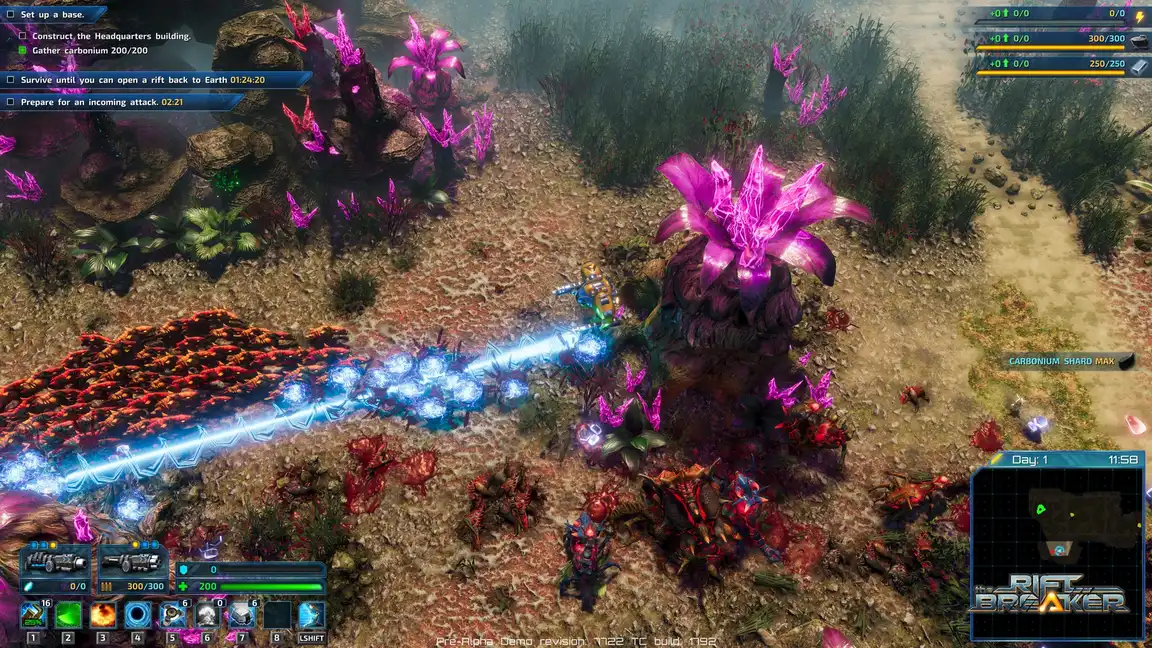Click the energy lightning bolt resource icon
The width and height of the screenshot is (1152, 648).
click(x=1139, y=15)
